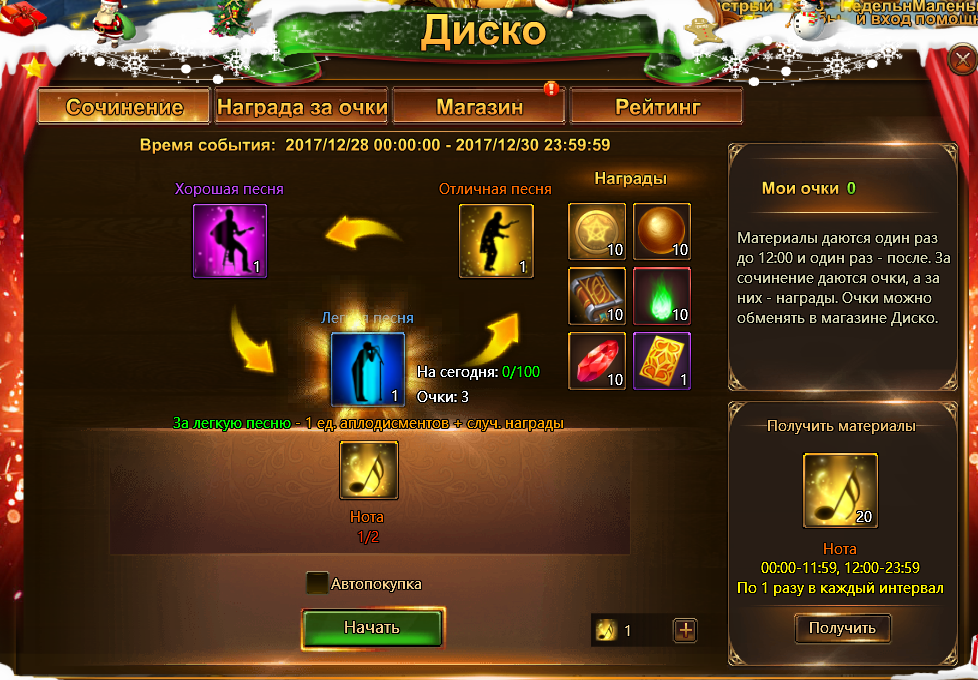
Task: Toggle the Автопокупка checkbox
Action: (x=318, y=583)
